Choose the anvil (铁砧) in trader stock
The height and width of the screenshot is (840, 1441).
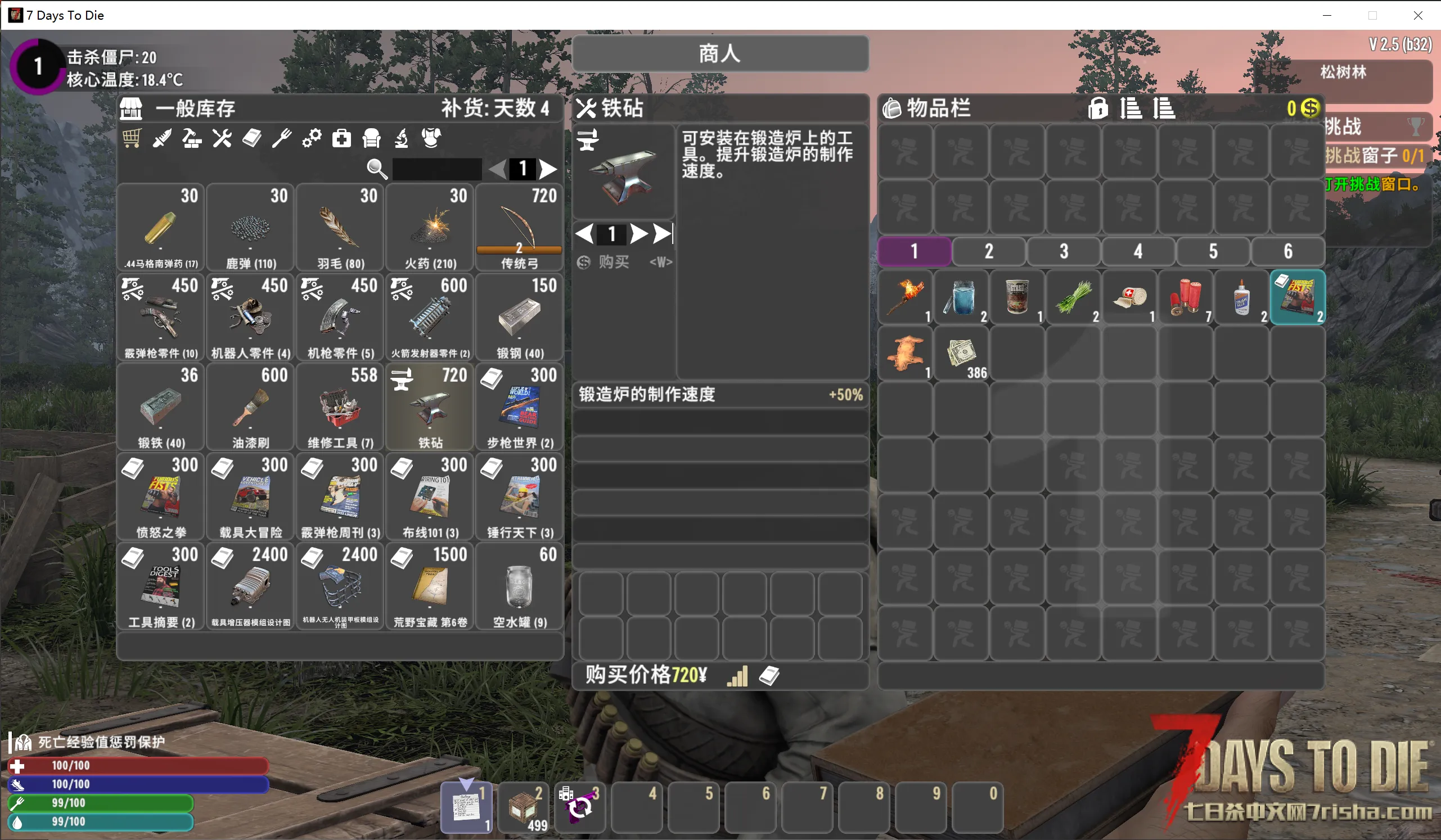(x=430, y=407)
